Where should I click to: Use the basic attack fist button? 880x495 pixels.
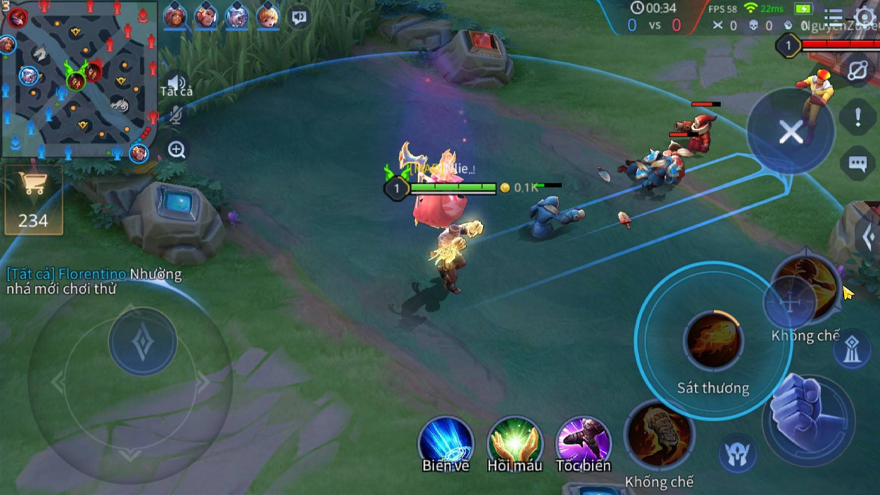pos(808,418)
